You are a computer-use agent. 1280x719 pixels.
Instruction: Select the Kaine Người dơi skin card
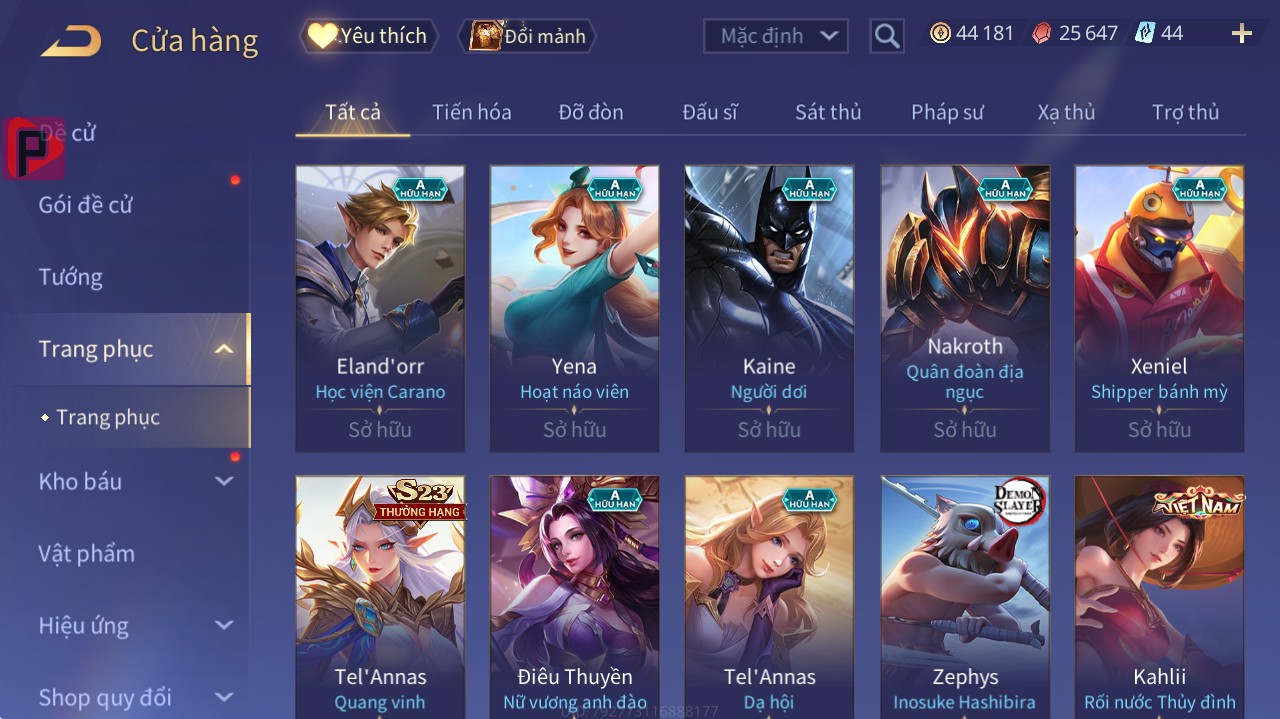click(x=769, y=308)
